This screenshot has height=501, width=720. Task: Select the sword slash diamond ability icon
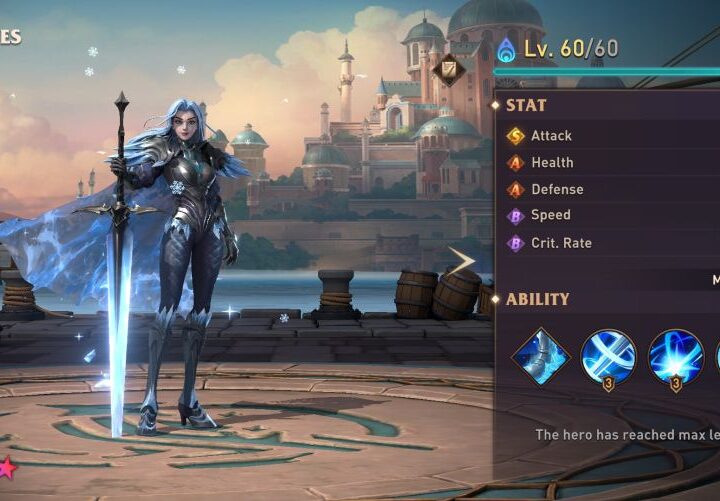coord(541,356)
